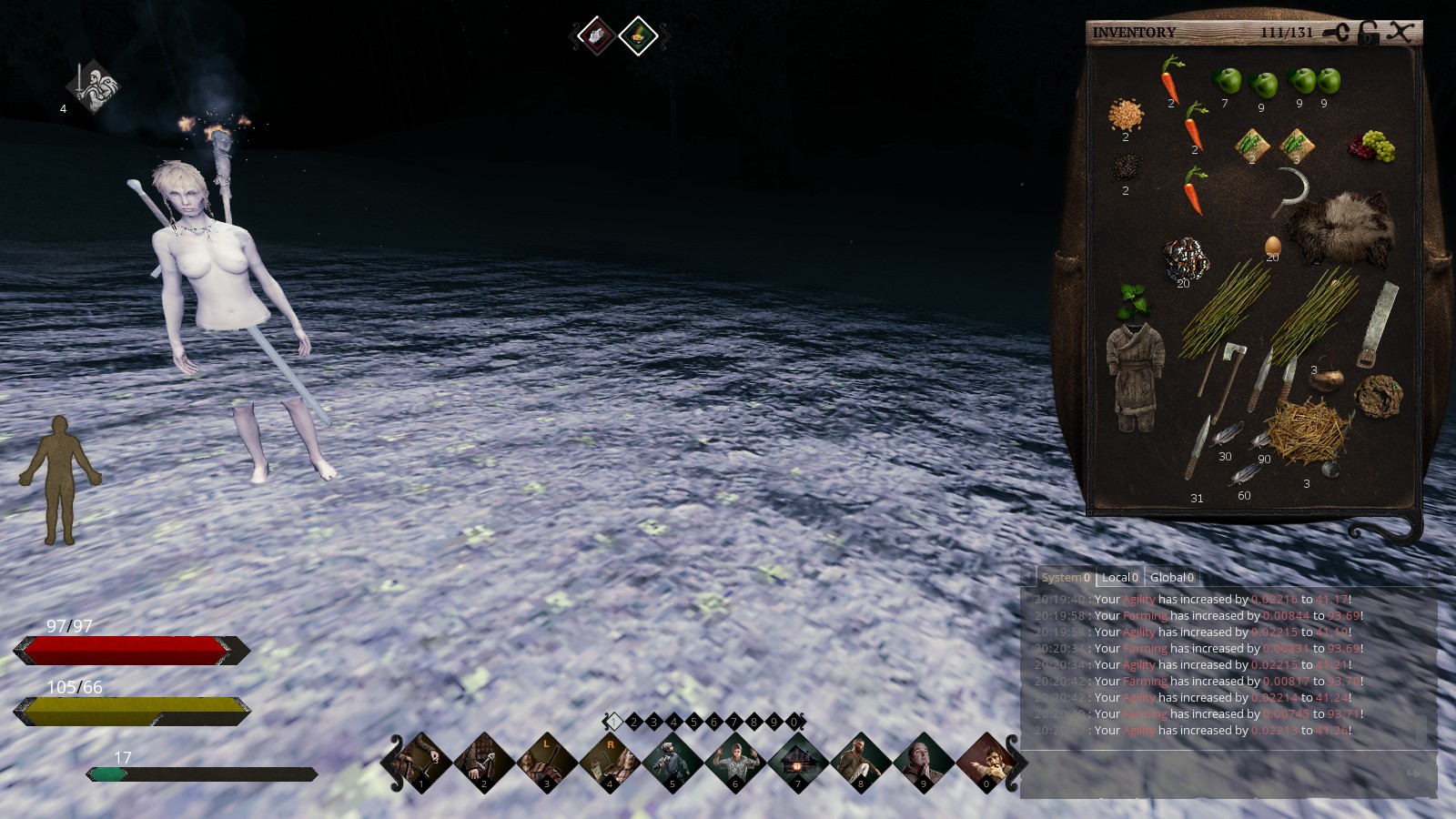Switch to the Local chat tab
1456x819 pixels.
click(x=1119, y=577)
